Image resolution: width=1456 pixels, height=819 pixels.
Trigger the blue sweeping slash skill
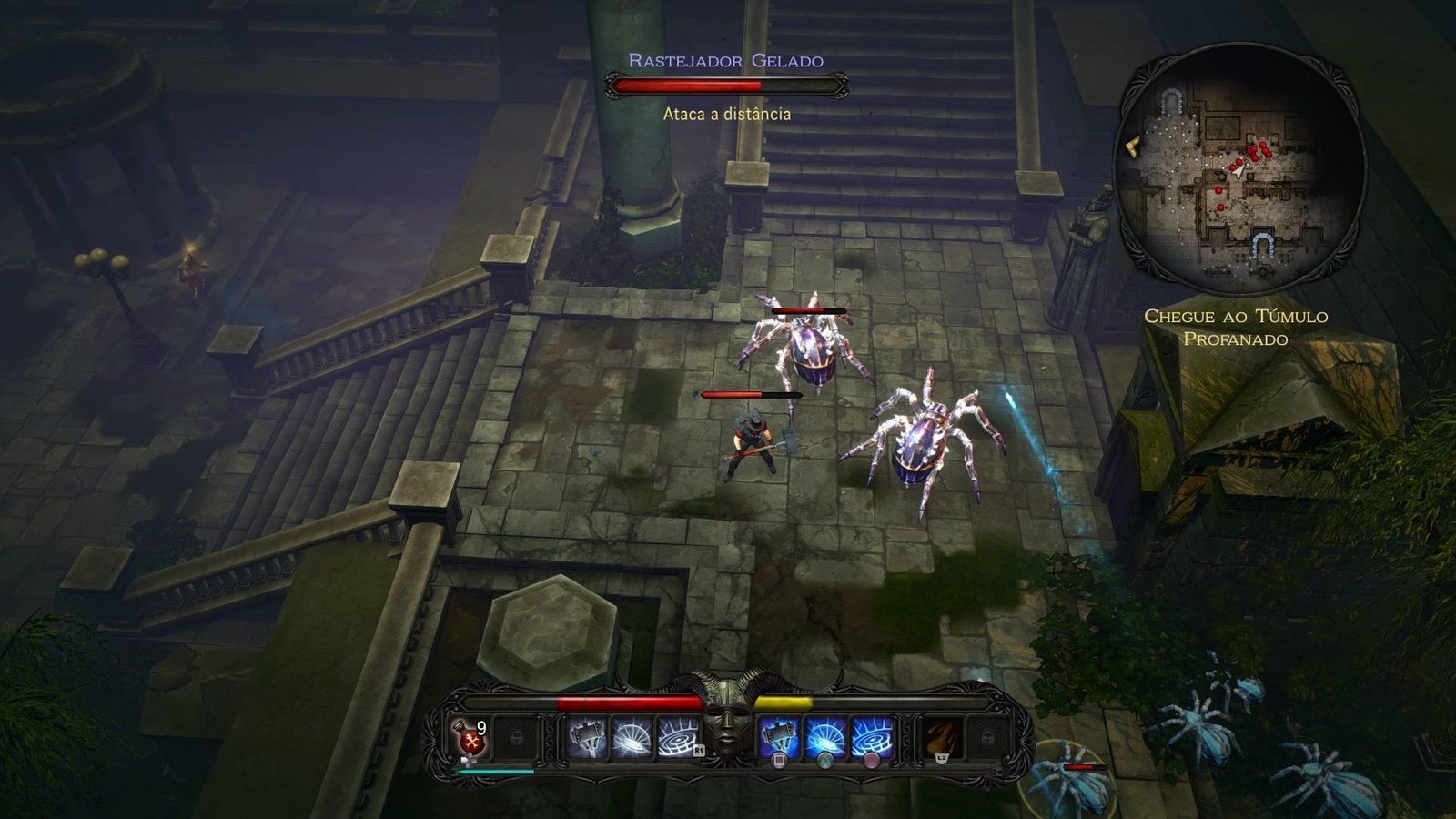point(825,736)
